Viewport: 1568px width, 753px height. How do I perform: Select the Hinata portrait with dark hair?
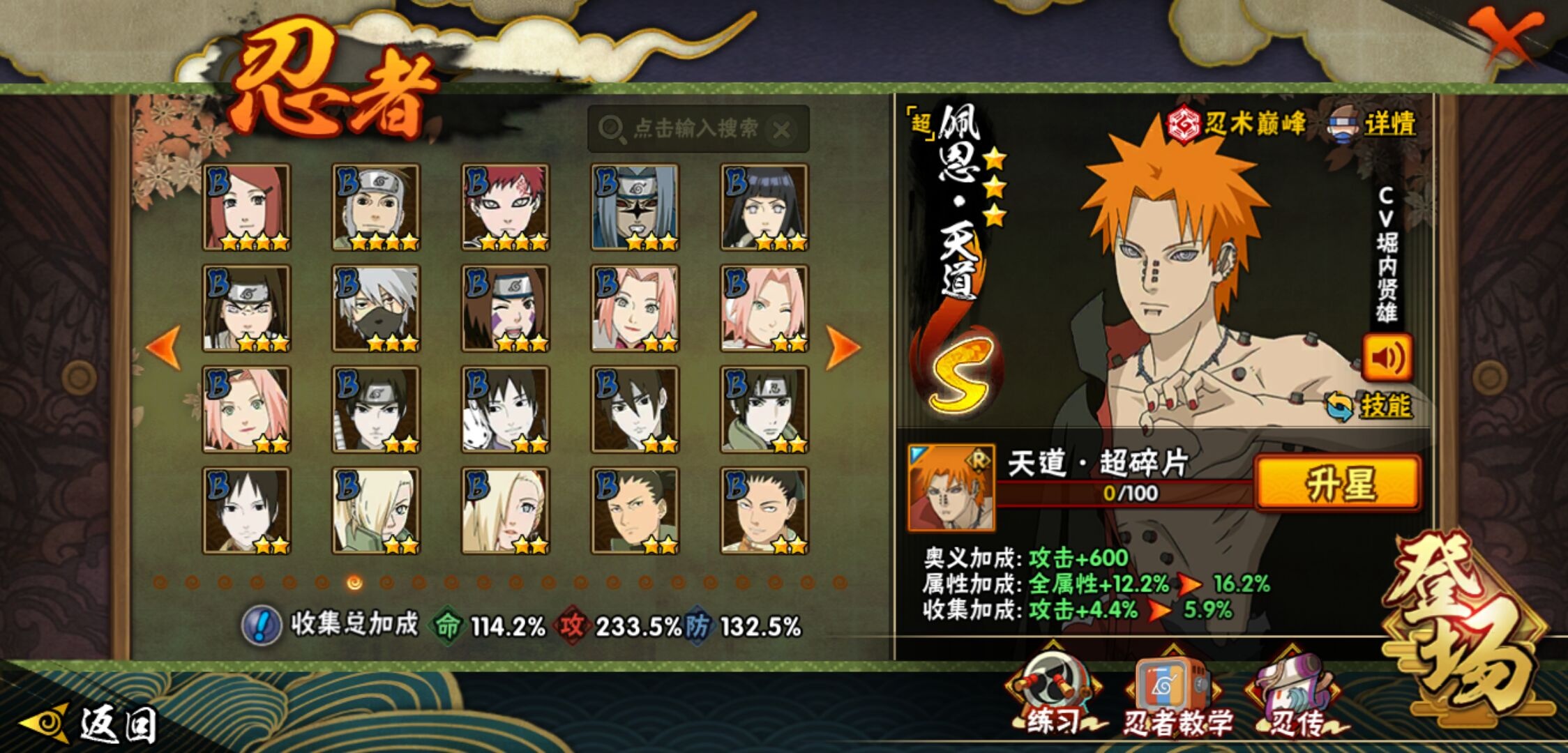click(x=764, y=208)
